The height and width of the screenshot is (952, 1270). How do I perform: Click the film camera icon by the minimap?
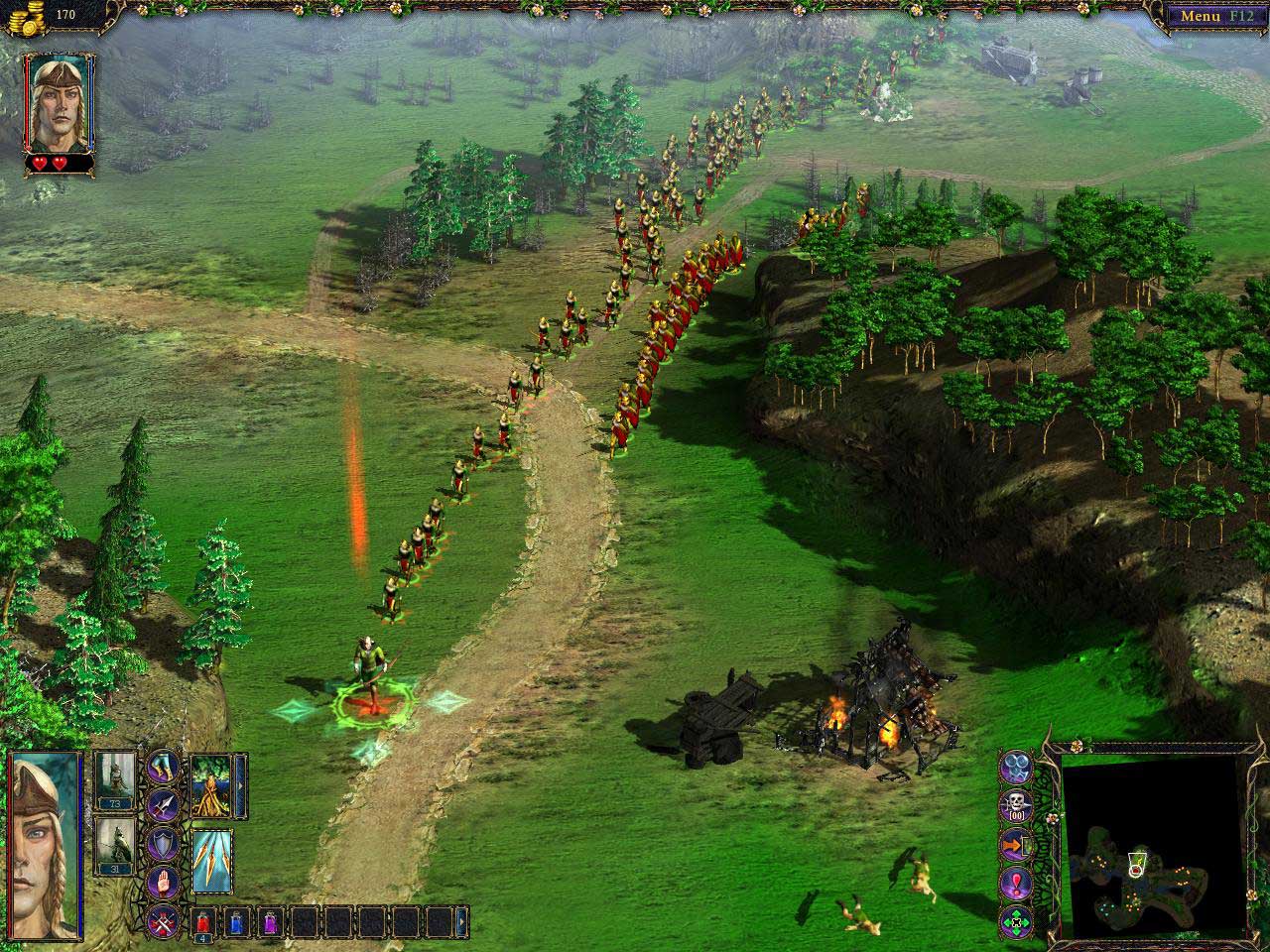pos(1016,766)
